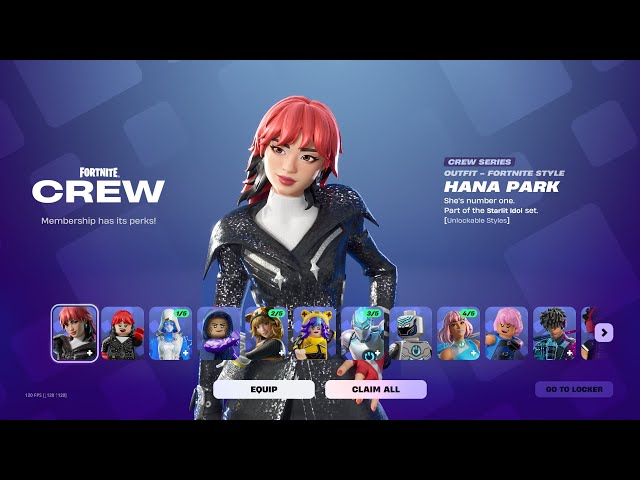Claim all Crew rewards

(375, 389)
